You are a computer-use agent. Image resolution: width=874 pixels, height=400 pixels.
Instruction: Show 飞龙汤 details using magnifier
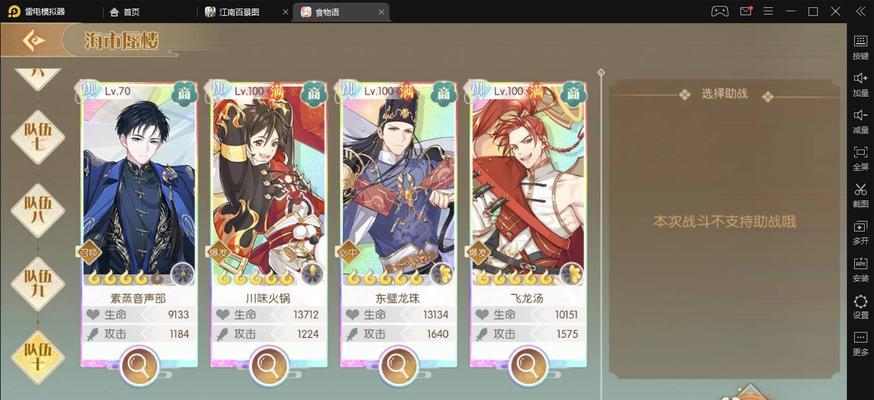(527, 366)
